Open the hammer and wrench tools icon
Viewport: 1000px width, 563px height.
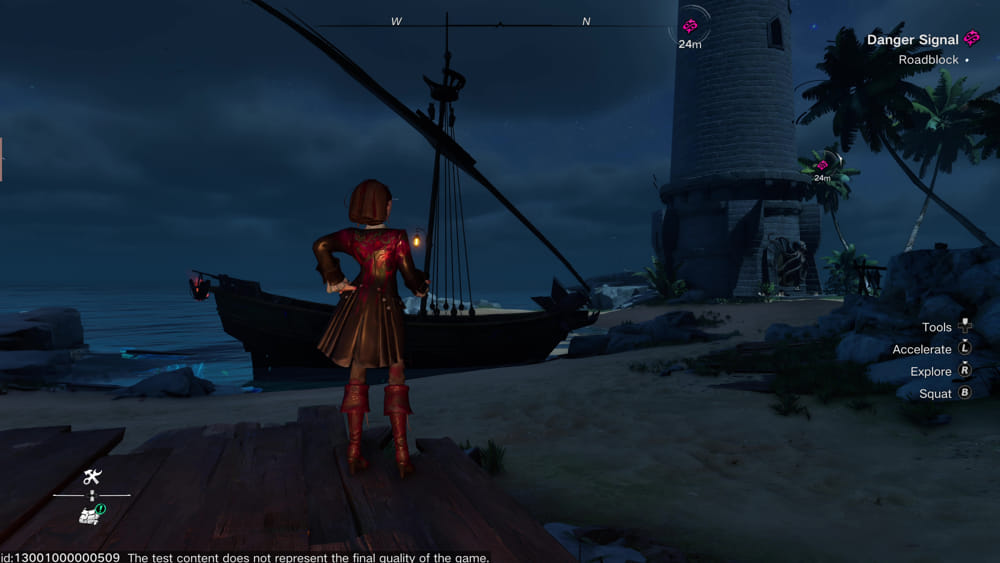pyautogui.click(x=92, y=477)
